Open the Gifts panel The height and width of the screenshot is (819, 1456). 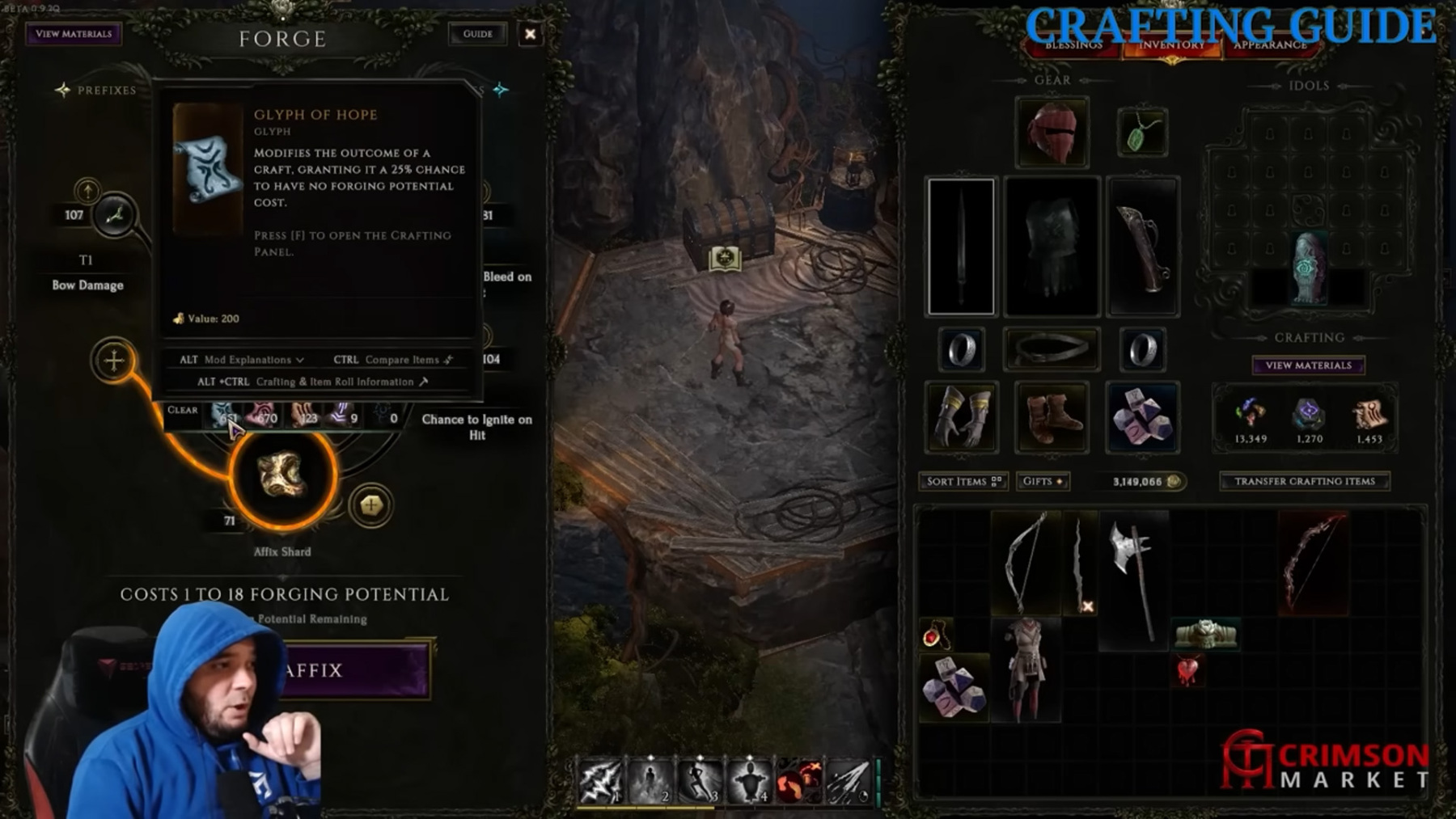pyautogui.click(x=1043, y=482)
